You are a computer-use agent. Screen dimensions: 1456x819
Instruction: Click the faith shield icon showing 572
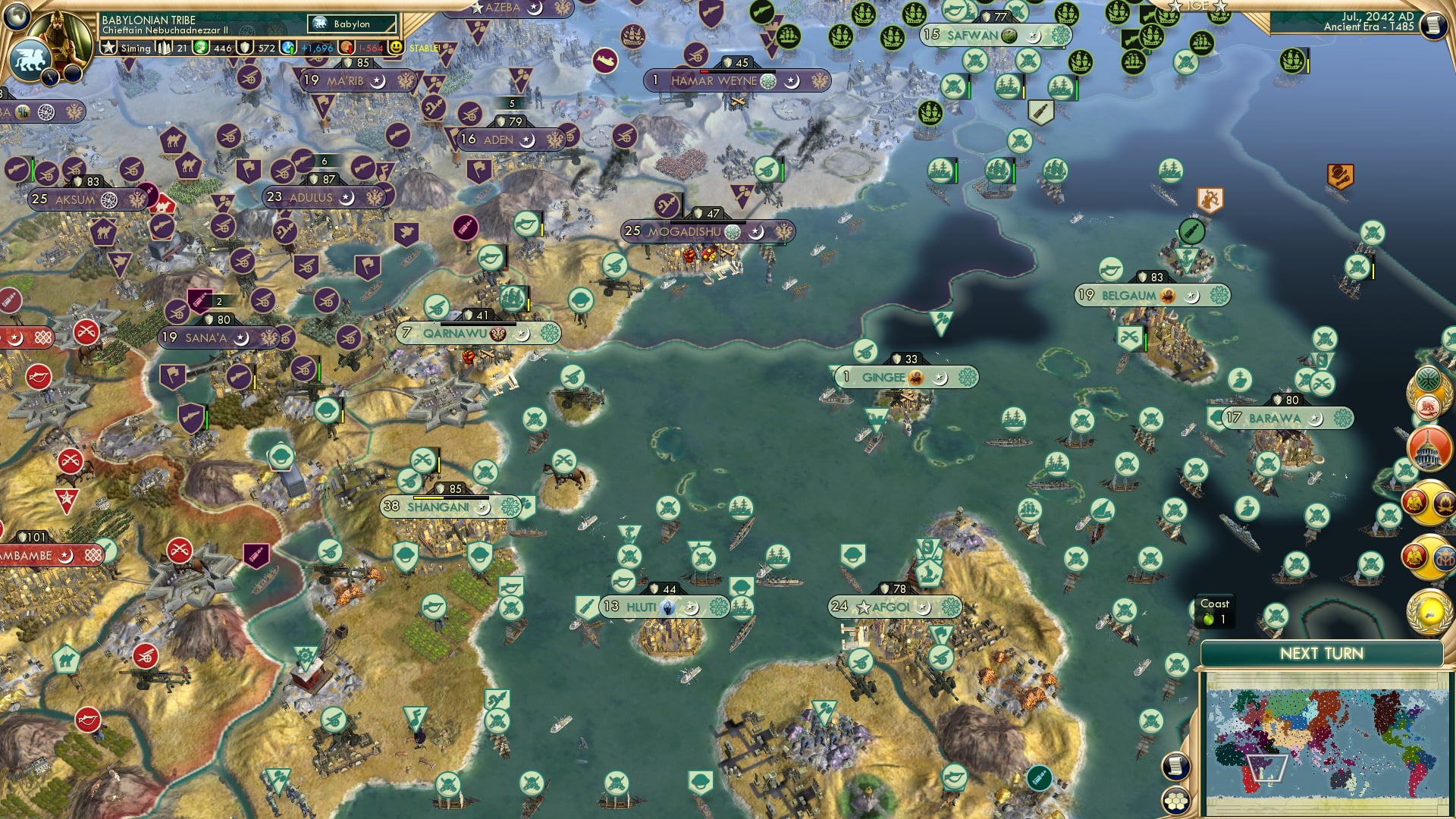[x=246, y=48]
